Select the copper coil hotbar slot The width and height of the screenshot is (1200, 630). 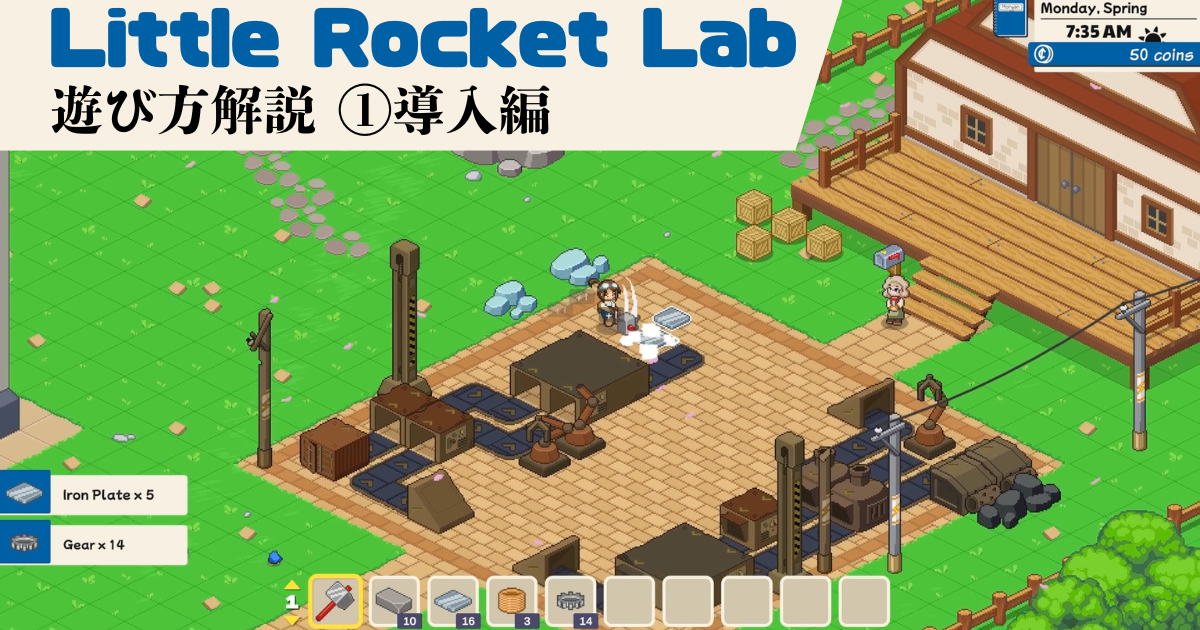pos(512,602)
